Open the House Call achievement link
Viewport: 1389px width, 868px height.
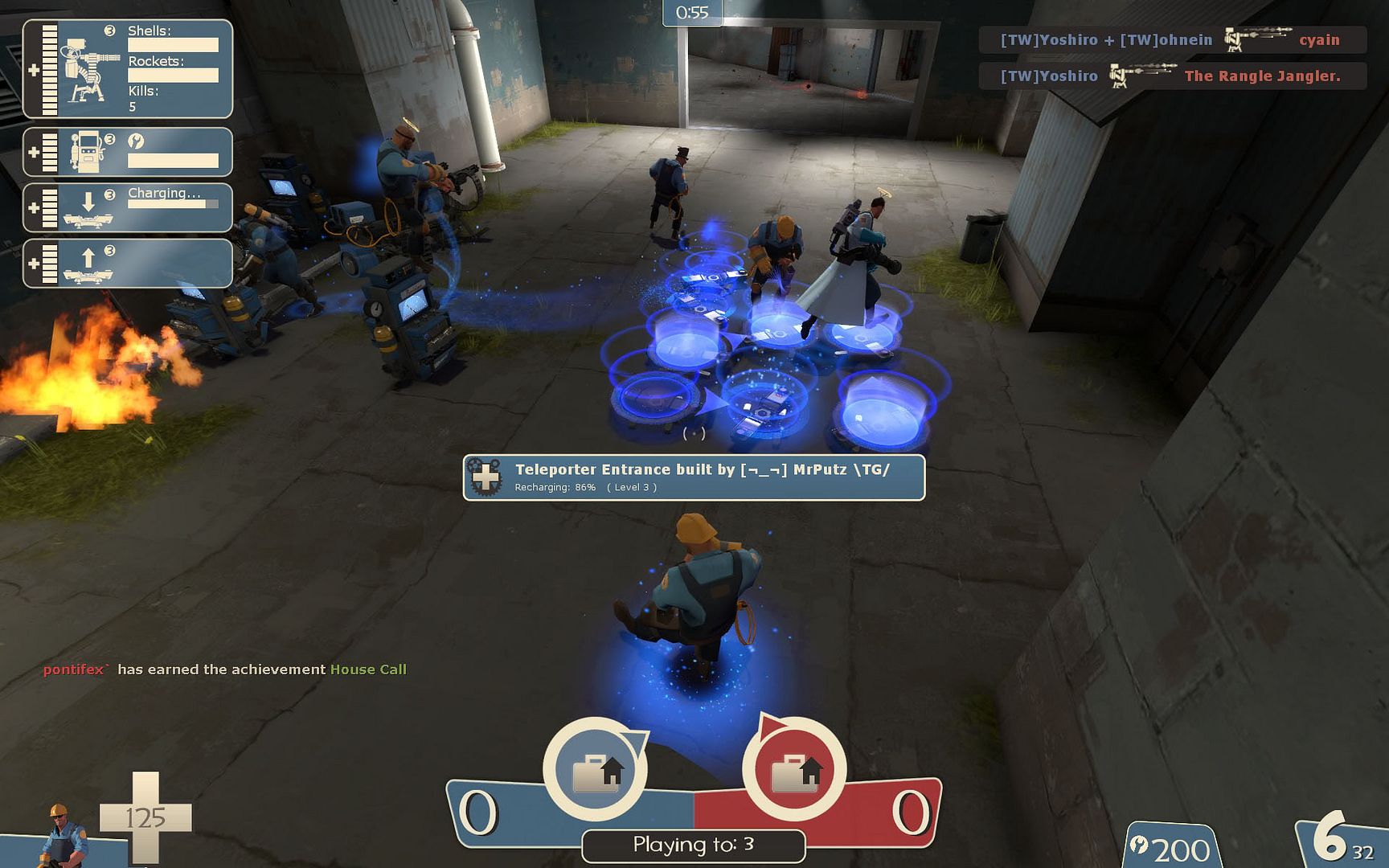point(368,669)
